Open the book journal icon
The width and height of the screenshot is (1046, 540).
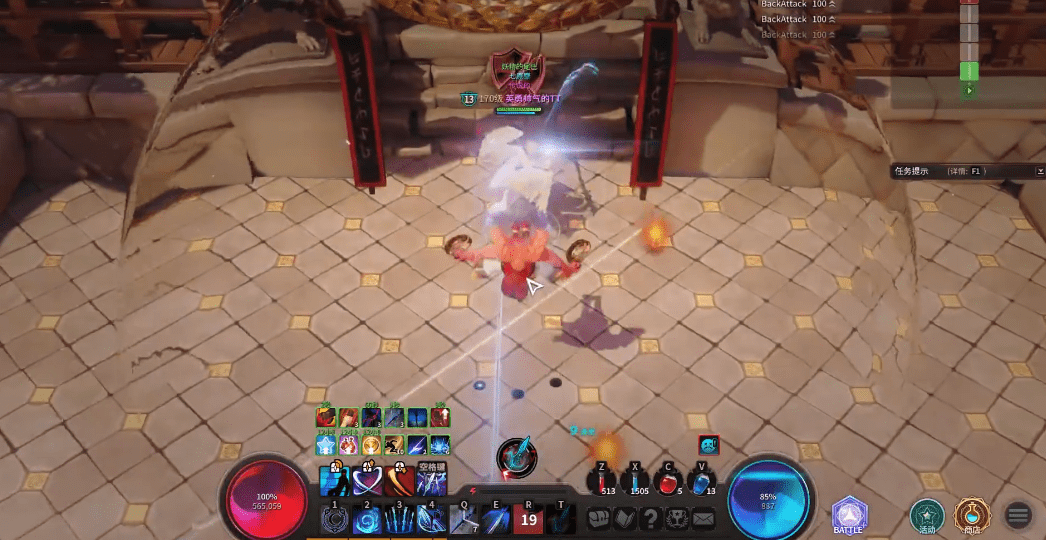pos(624,519)
